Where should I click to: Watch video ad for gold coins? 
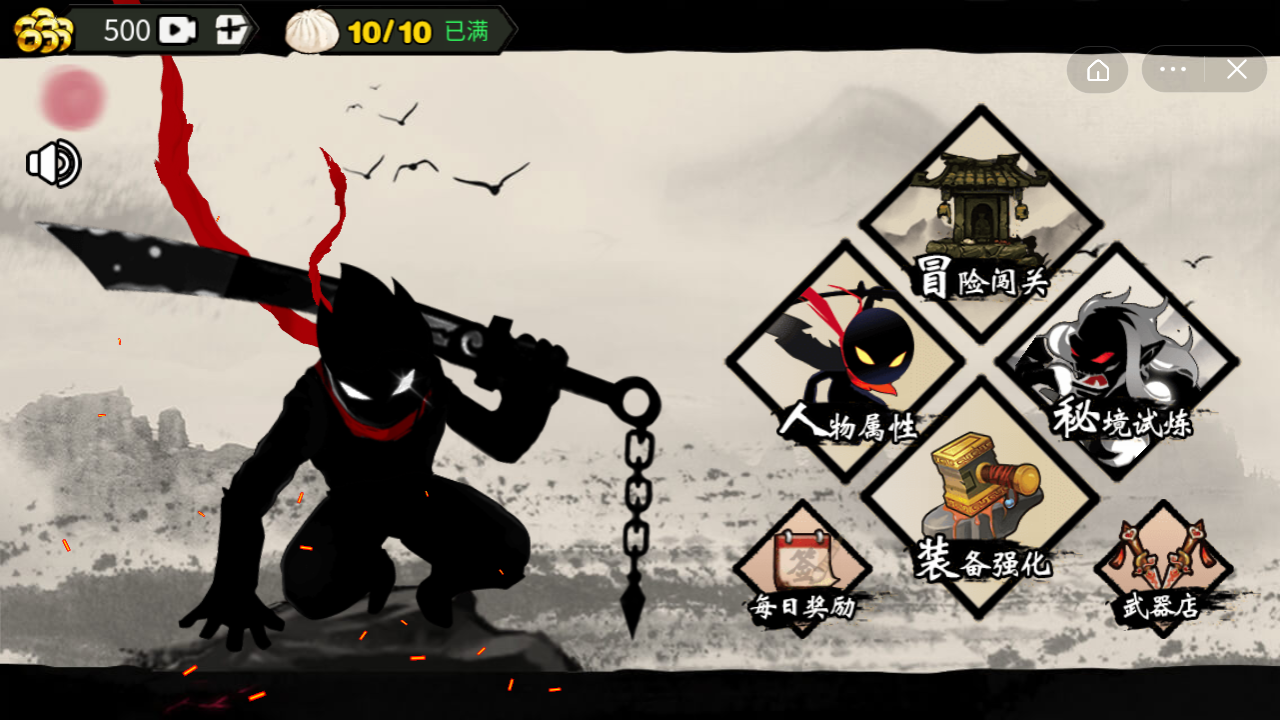click(177, 30)
